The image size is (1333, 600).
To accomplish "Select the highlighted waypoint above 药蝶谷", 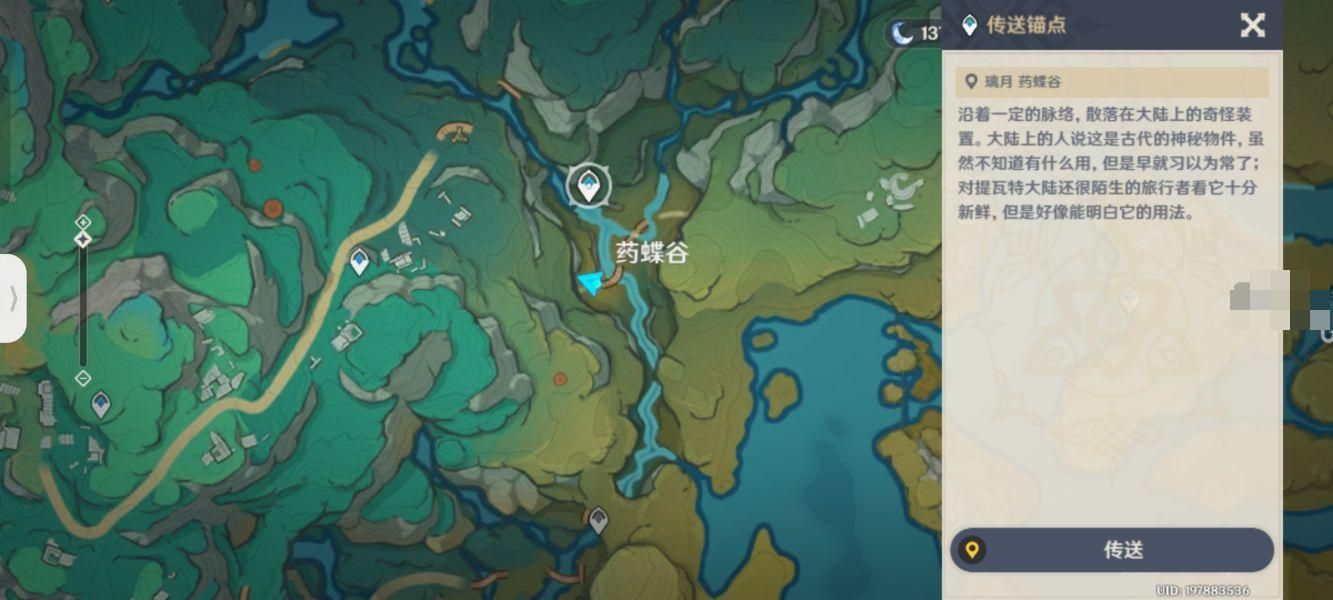I will coord(587,185).
